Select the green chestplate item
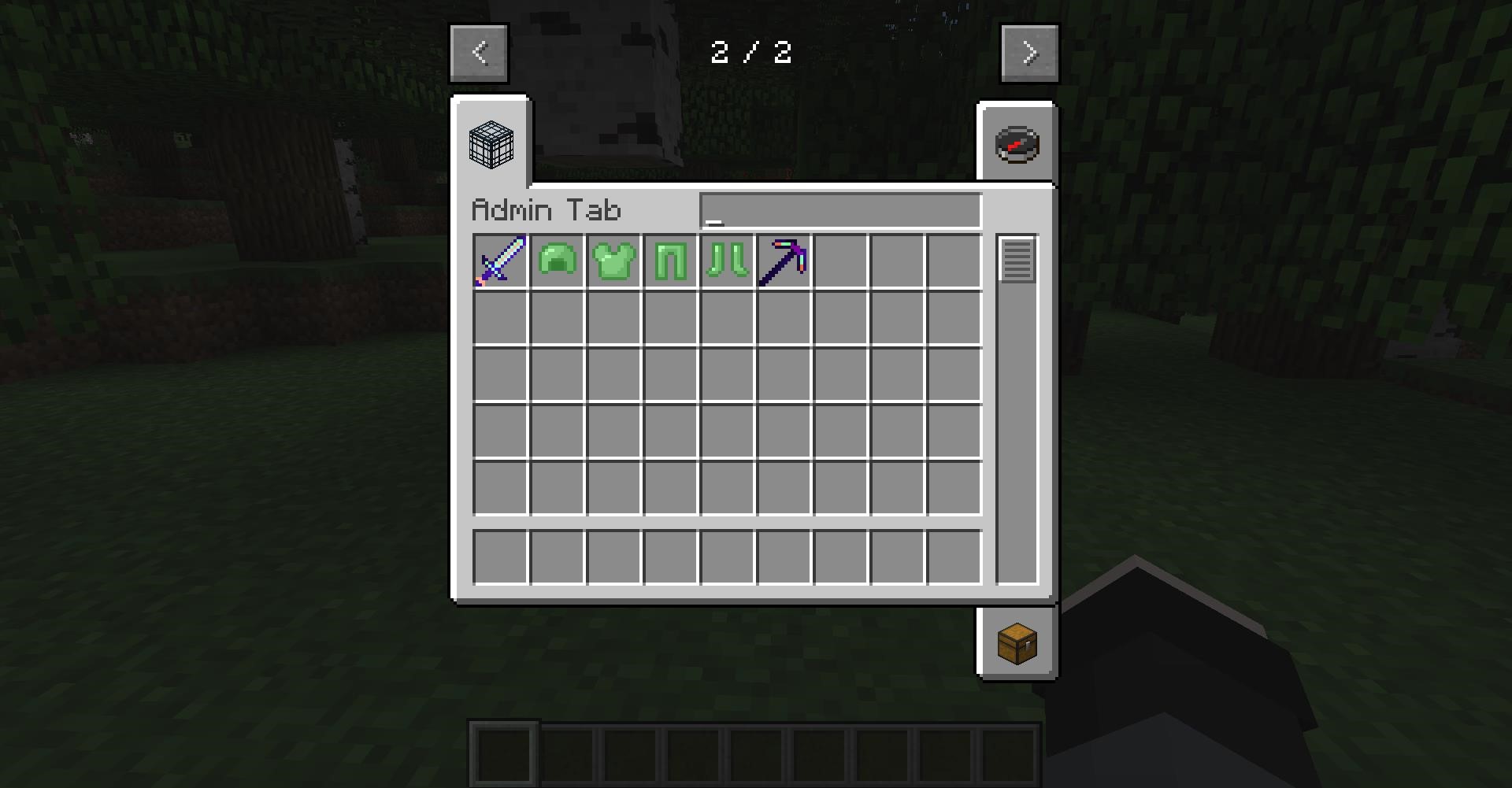The height and width of the screenshot is (788, 1512). click(614, 261)
